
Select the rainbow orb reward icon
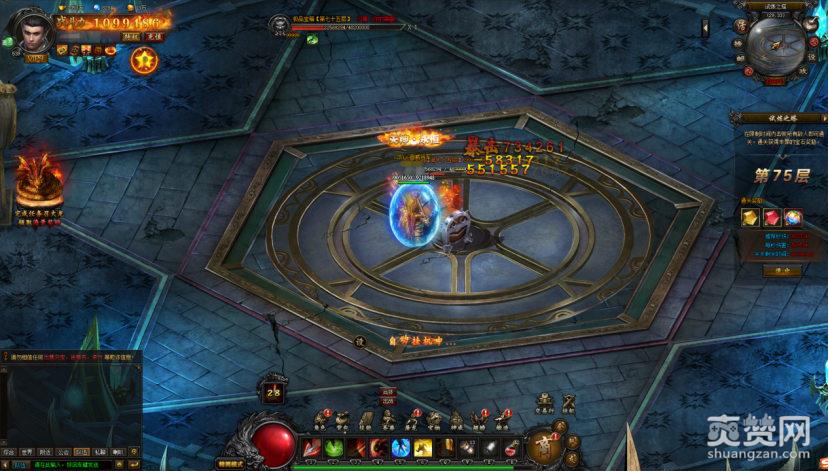coord(793,217)
